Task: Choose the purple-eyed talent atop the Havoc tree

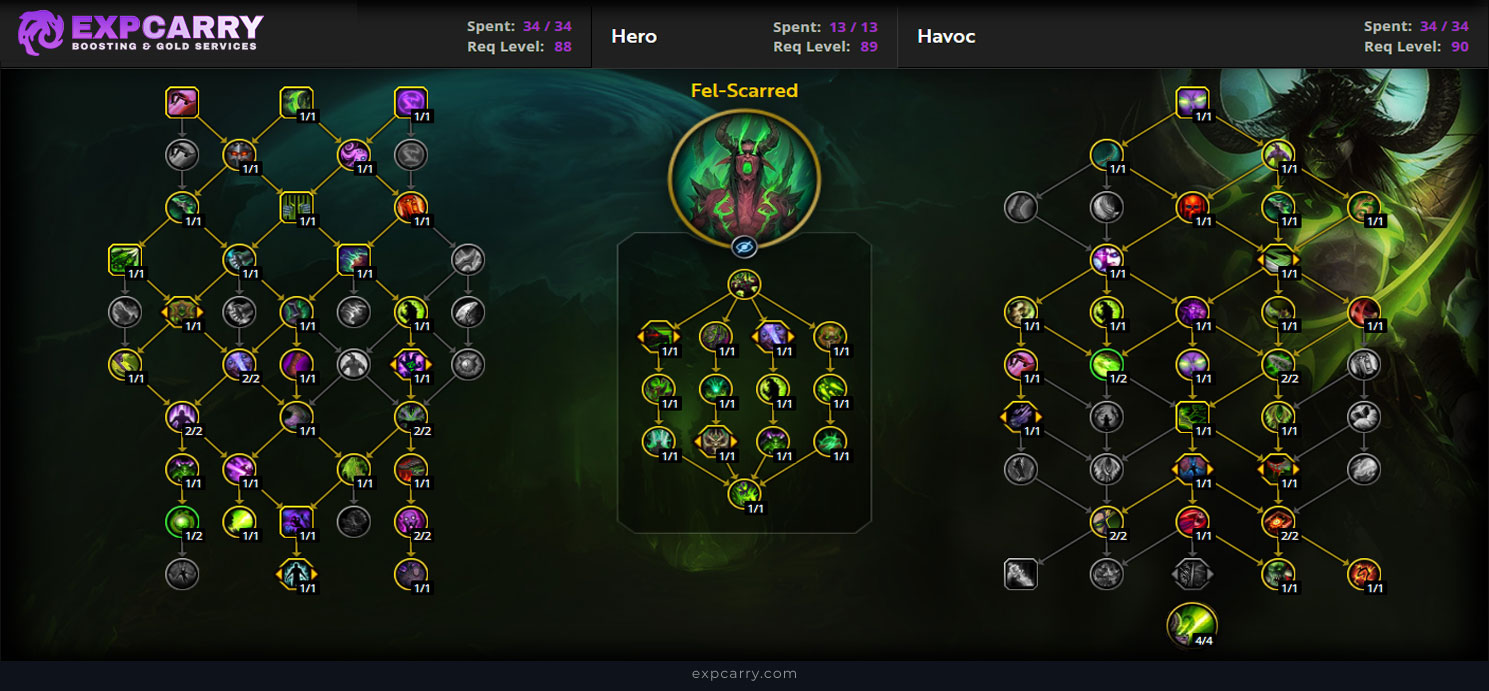Action: [x=1192, y=103]
